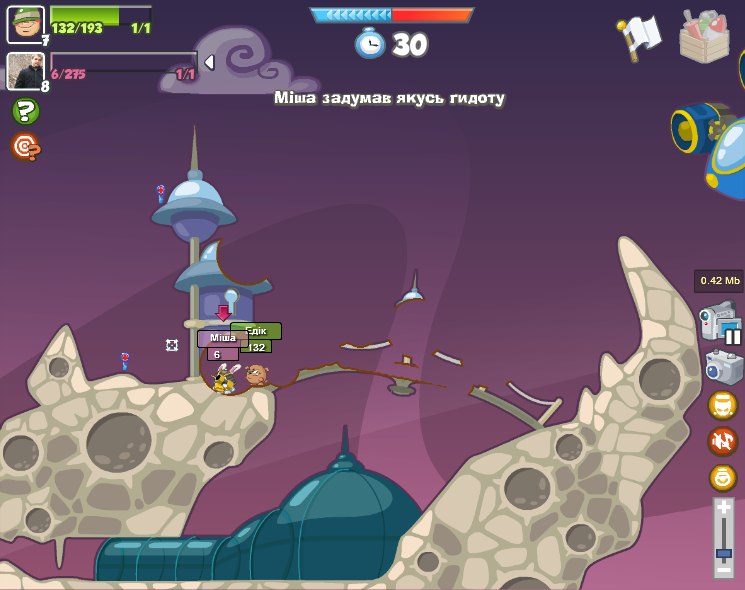The width and height of the screenshot is (745, 590).
Task: Zoom out with the minus button
Action: [723, 568]
